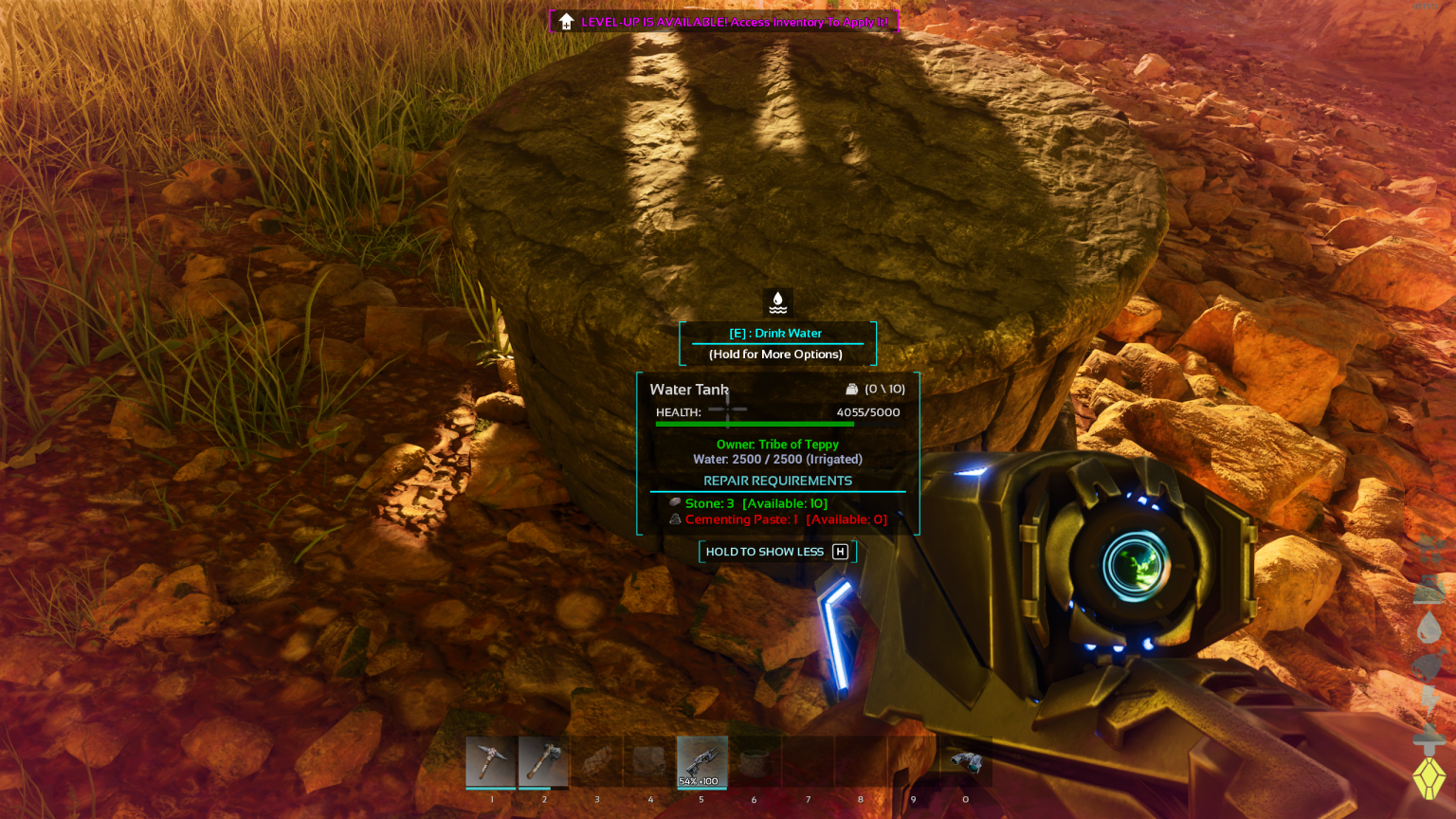Select the gloves in hotbar slot 0
The height and width of the screenshot is (819, 1456).
pyautogui.click(x=965, y=762)
